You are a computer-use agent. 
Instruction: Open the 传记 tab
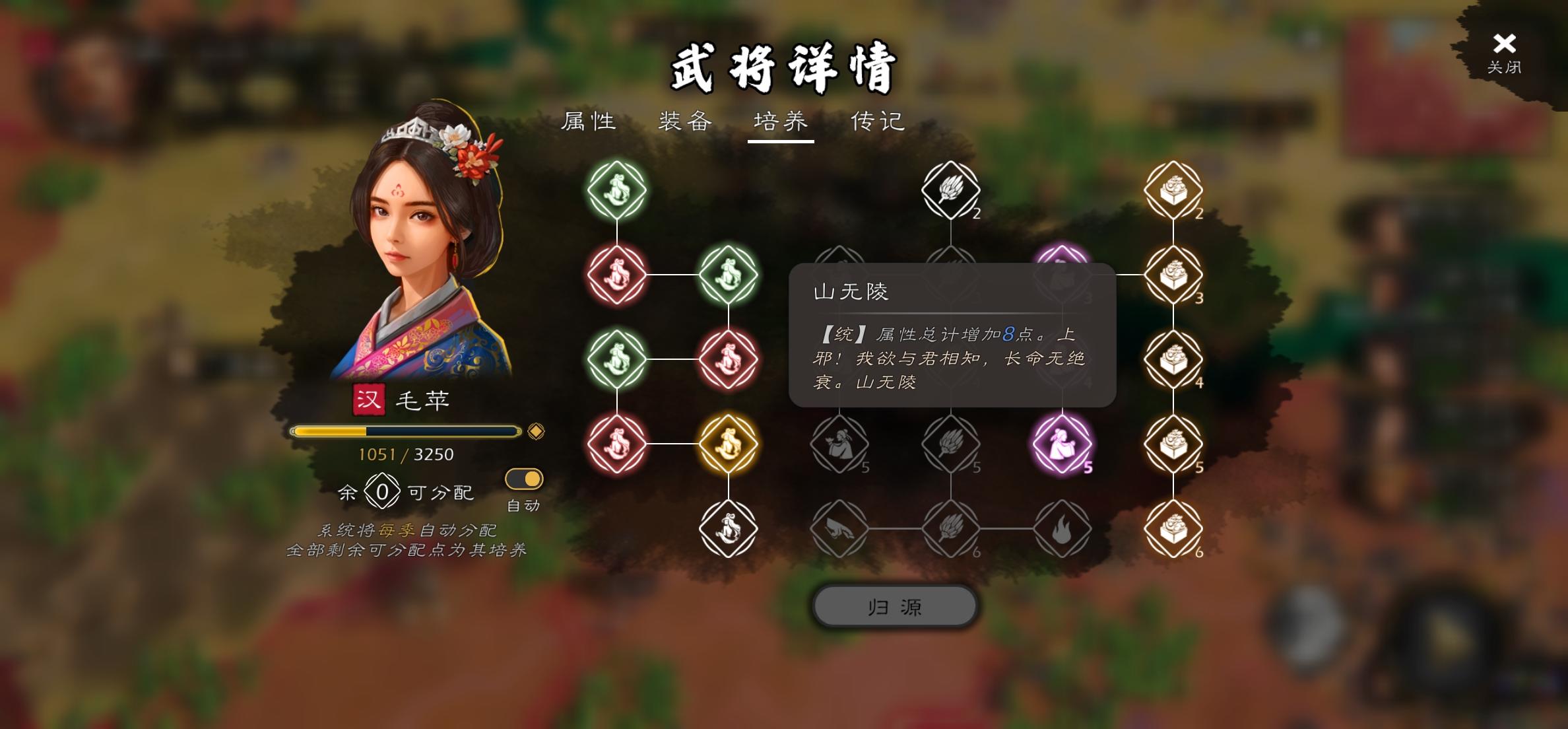coord(878,120)
